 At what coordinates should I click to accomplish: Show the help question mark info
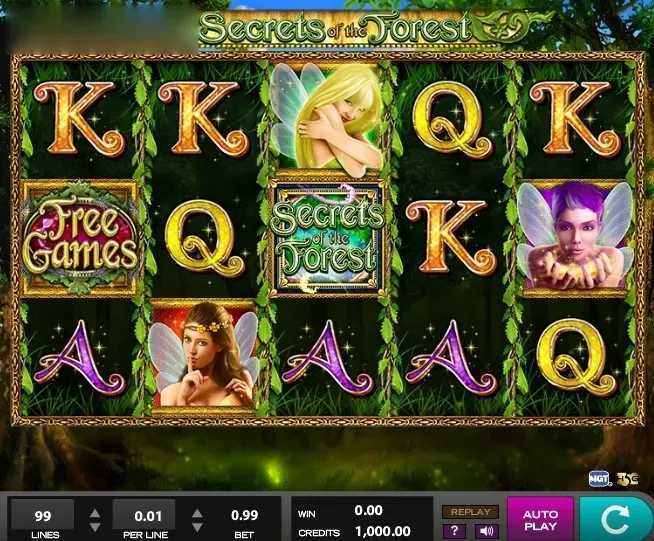pos(456,531)
